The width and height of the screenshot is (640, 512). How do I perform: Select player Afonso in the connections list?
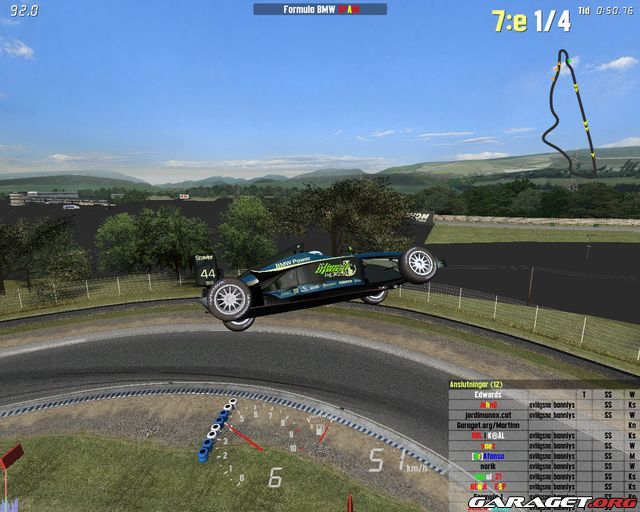click(488, 456)
